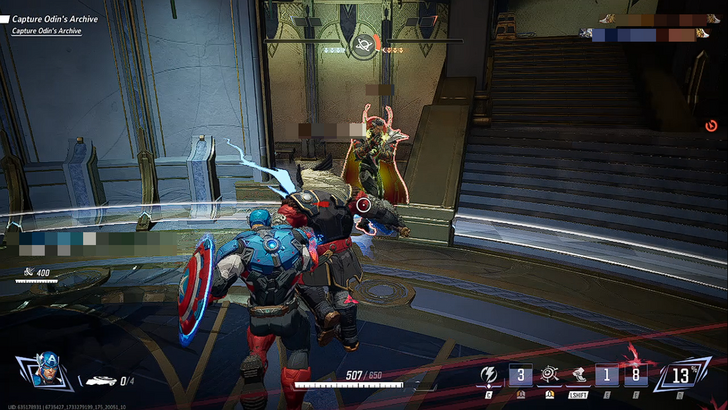This screenshot has height=410, width=728.
Task: Select the Capture Odin's Archive objective tracker
Action: (x=55, y=18)
